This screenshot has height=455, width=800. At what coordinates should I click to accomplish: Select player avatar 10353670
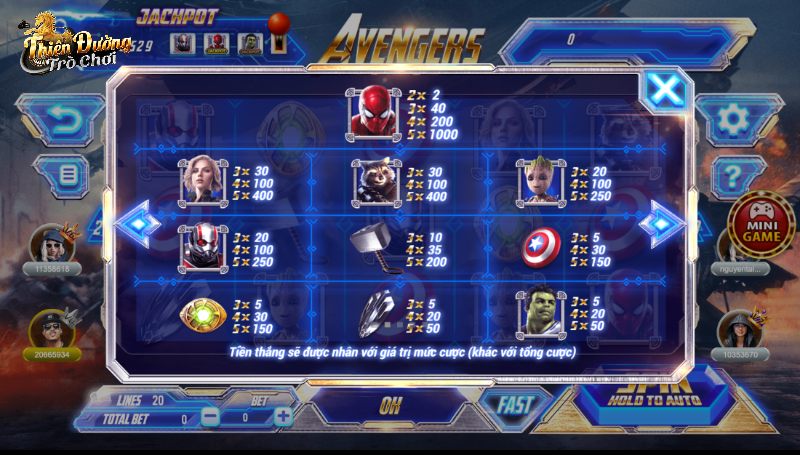741,328
